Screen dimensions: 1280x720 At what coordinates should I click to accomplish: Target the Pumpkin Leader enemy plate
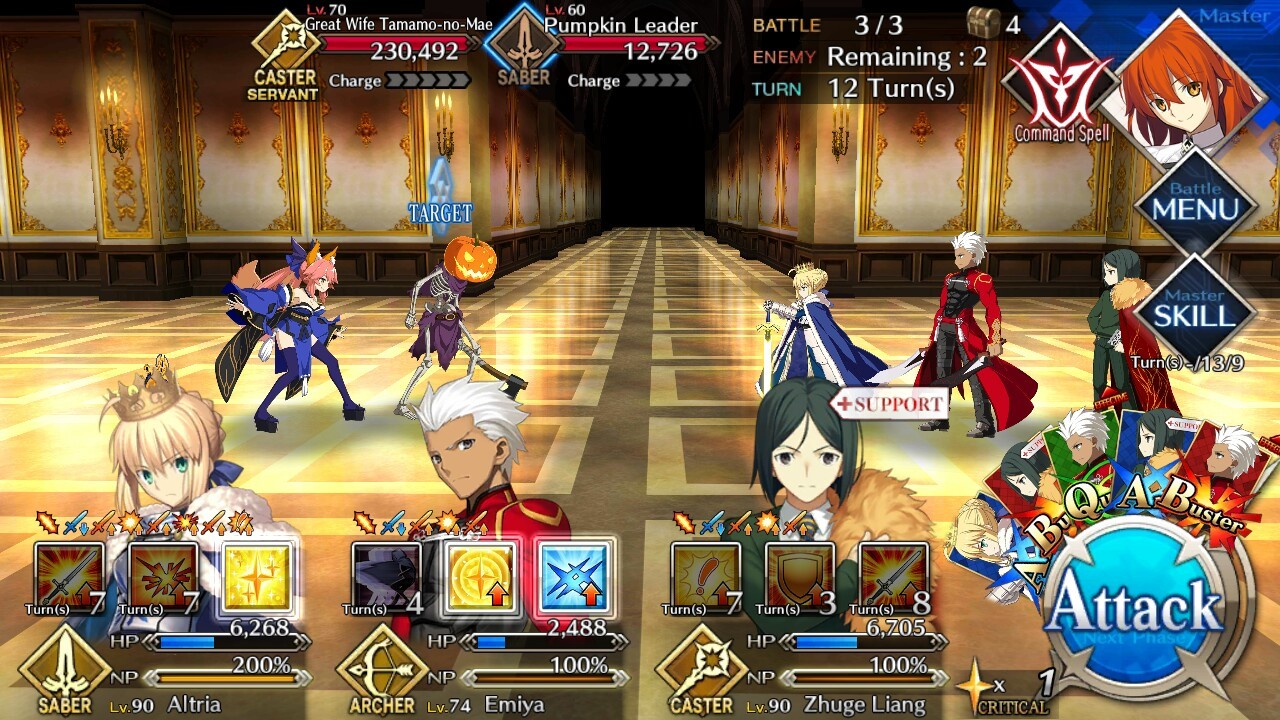tap(610, 50)
